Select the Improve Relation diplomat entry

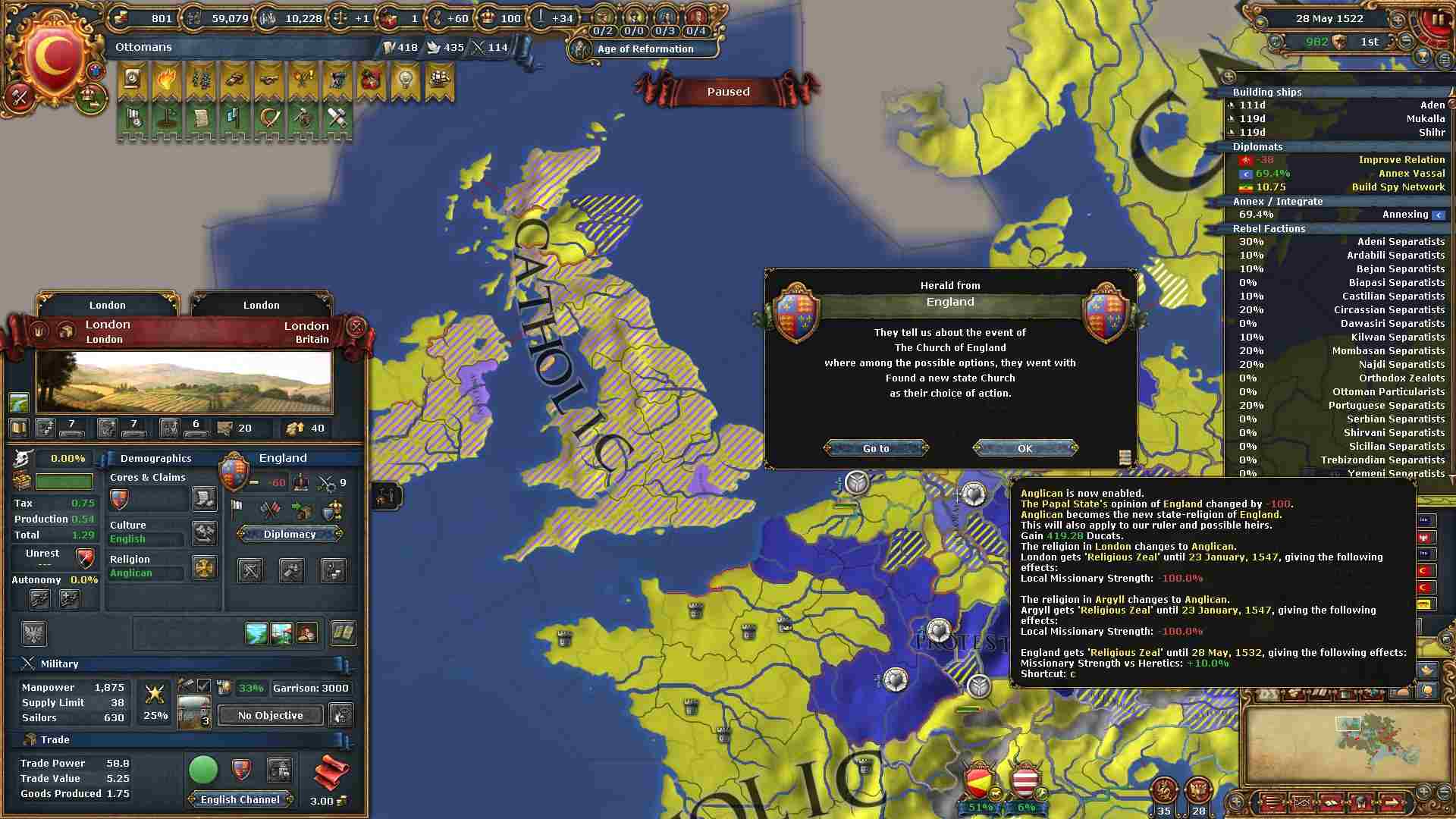tap(1341, 160)
